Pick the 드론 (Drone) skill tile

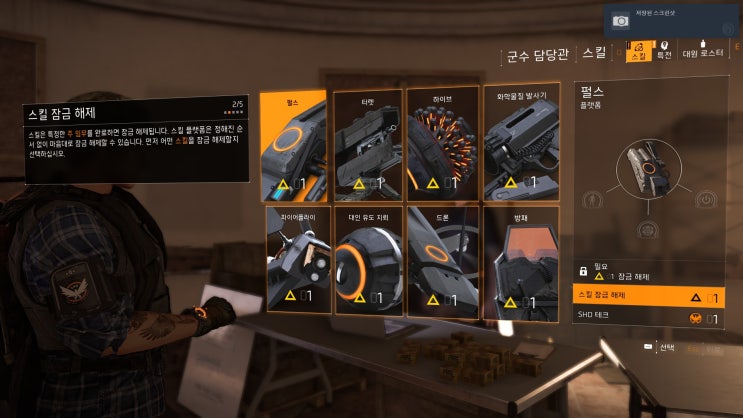tap(441, 259)
